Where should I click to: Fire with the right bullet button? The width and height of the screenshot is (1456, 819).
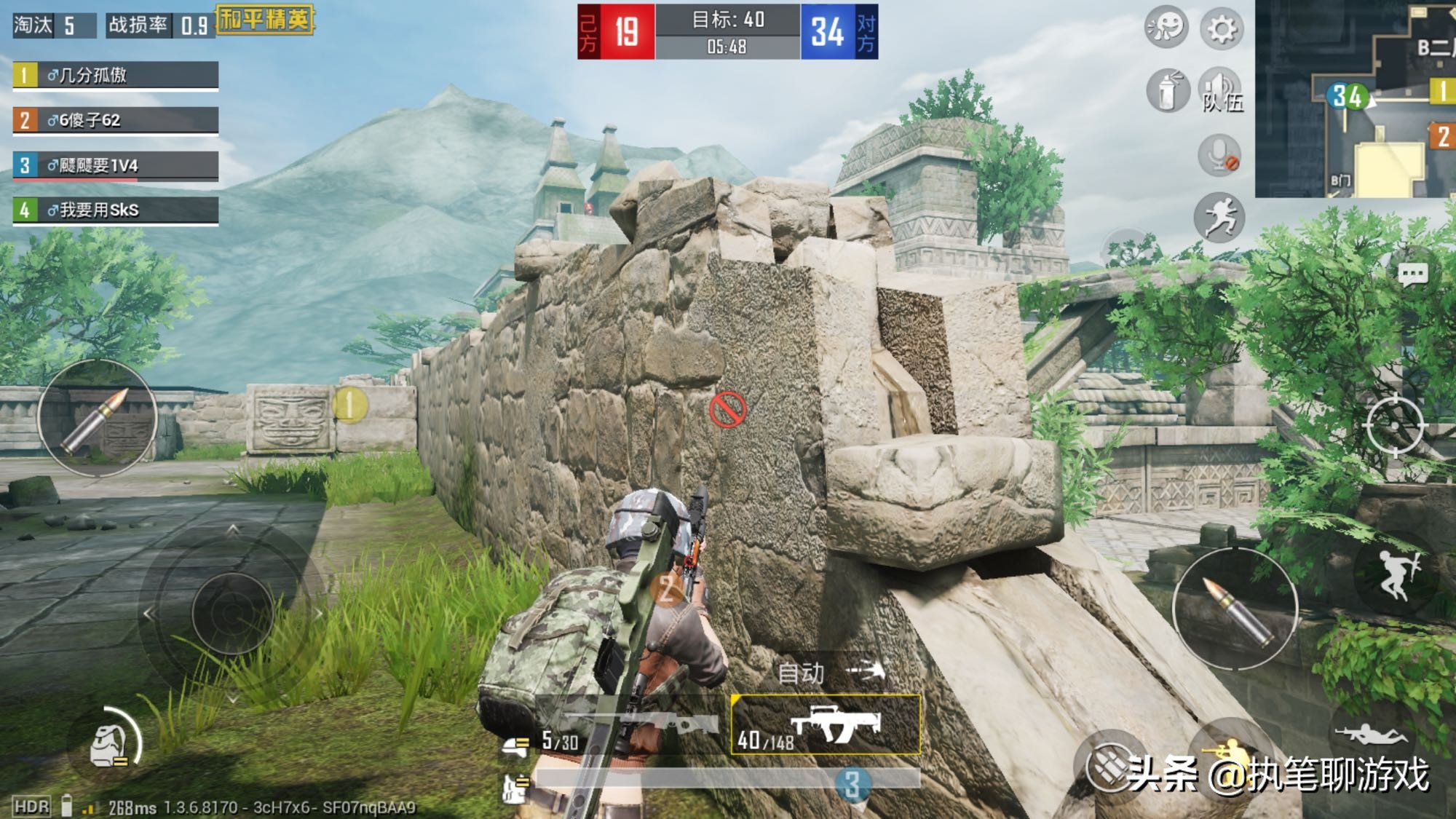pos(1235,608)
